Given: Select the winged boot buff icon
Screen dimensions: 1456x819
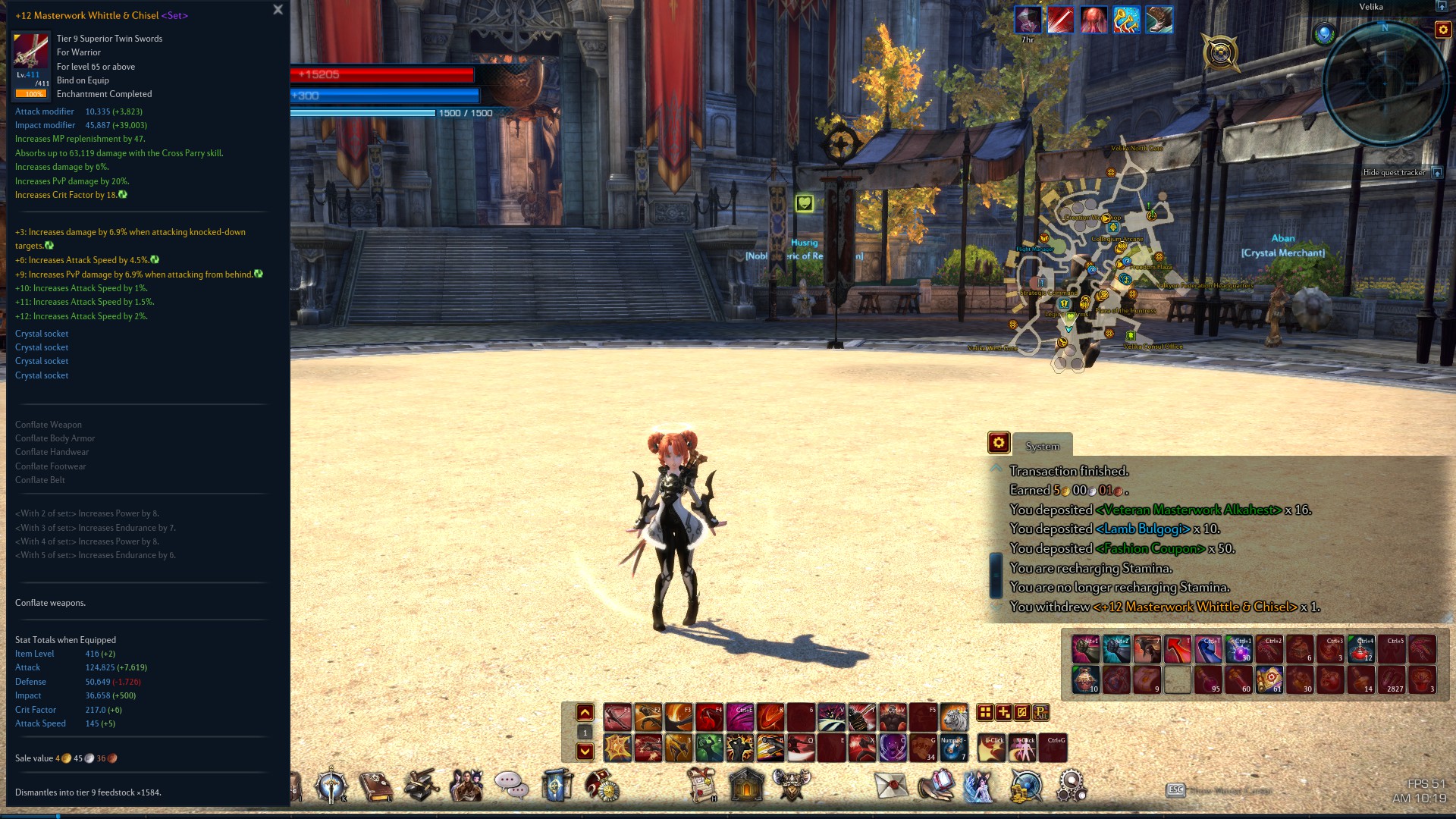Looking at the screenshot, I should [x=1159, y=20].
